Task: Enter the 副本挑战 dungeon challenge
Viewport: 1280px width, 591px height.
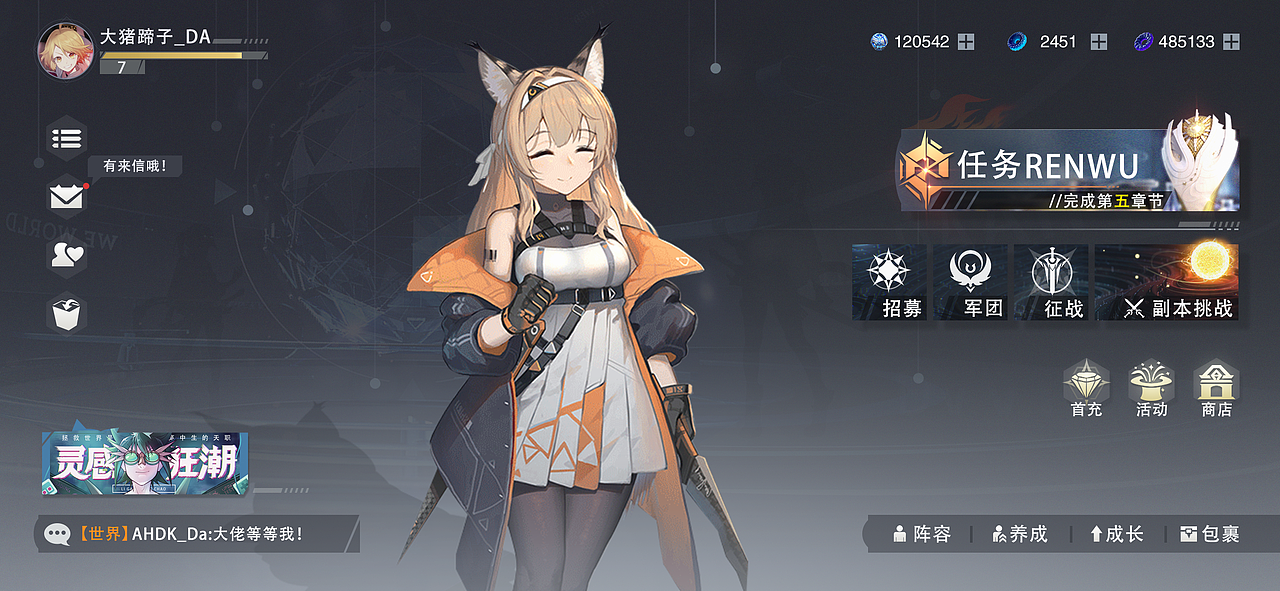Action: pyautogui.click(x=1167, y=282)
